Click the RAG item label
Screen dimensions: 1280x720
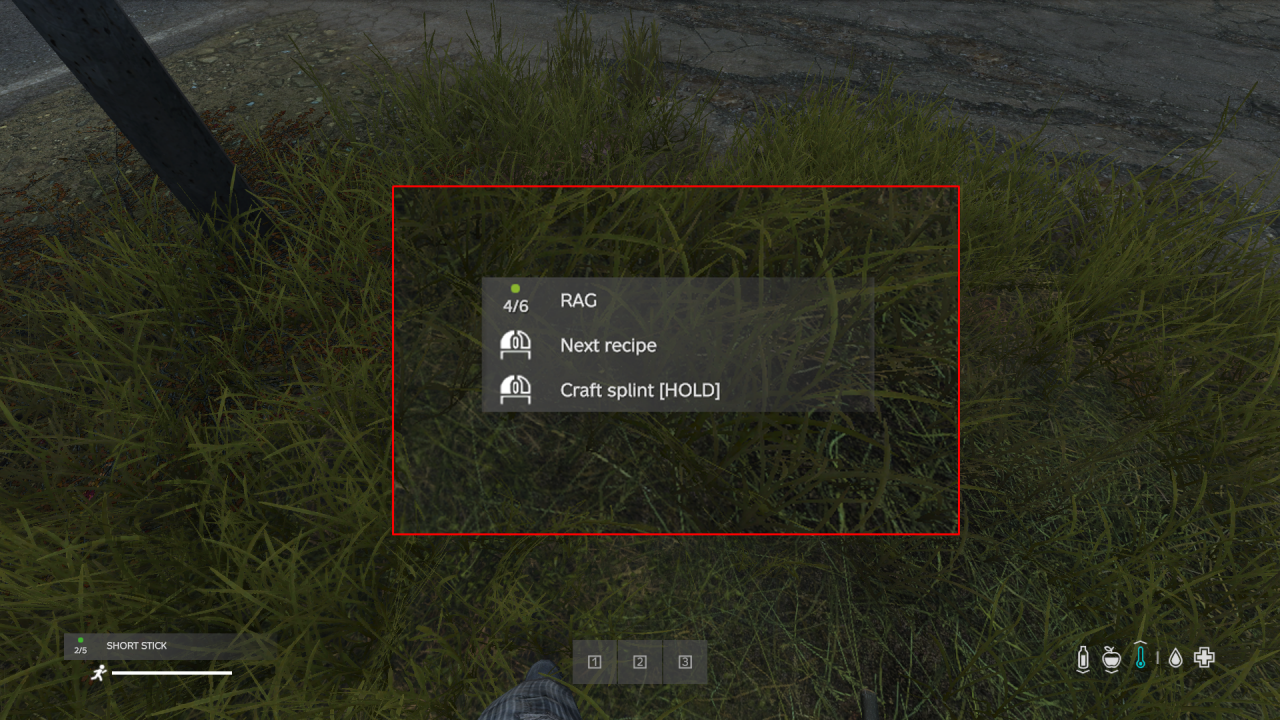coord(580,300)
